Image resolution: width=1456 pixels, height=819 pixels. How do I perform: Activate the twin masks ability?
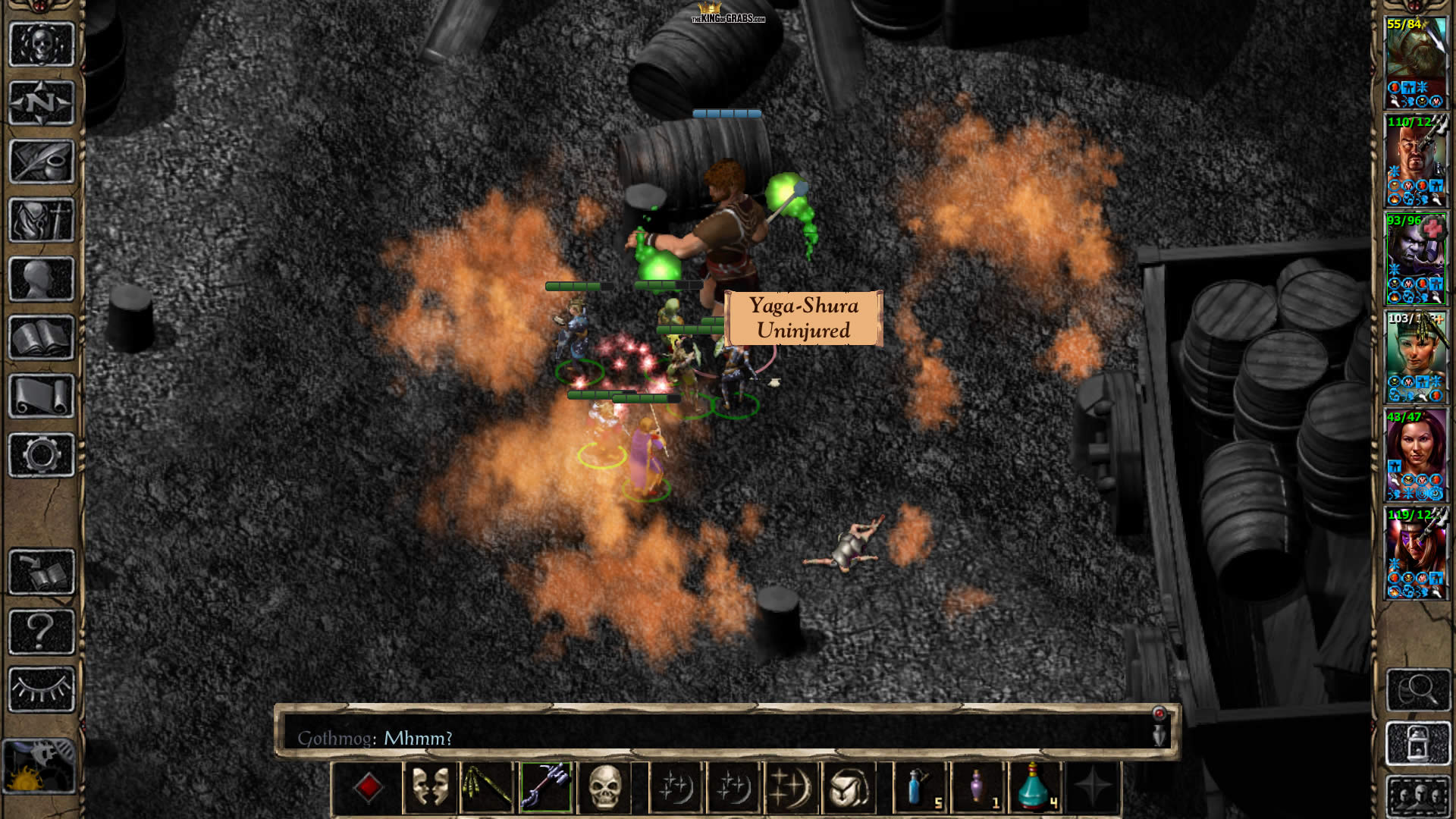(429, 787)
